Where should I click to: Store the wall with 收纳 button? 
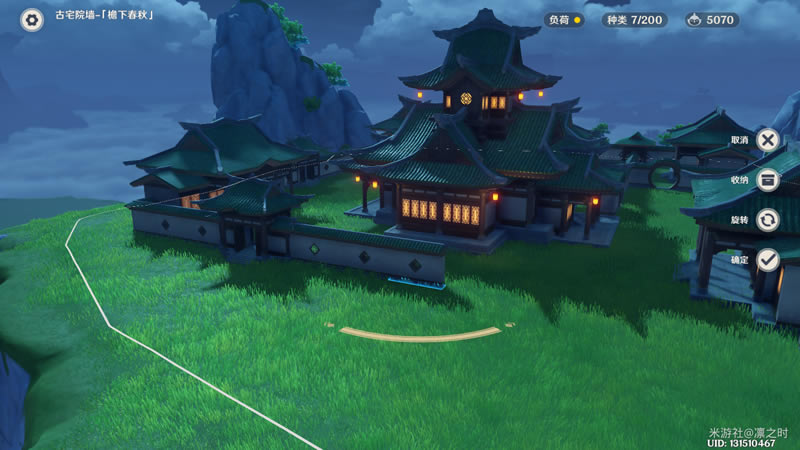(767, 180)
